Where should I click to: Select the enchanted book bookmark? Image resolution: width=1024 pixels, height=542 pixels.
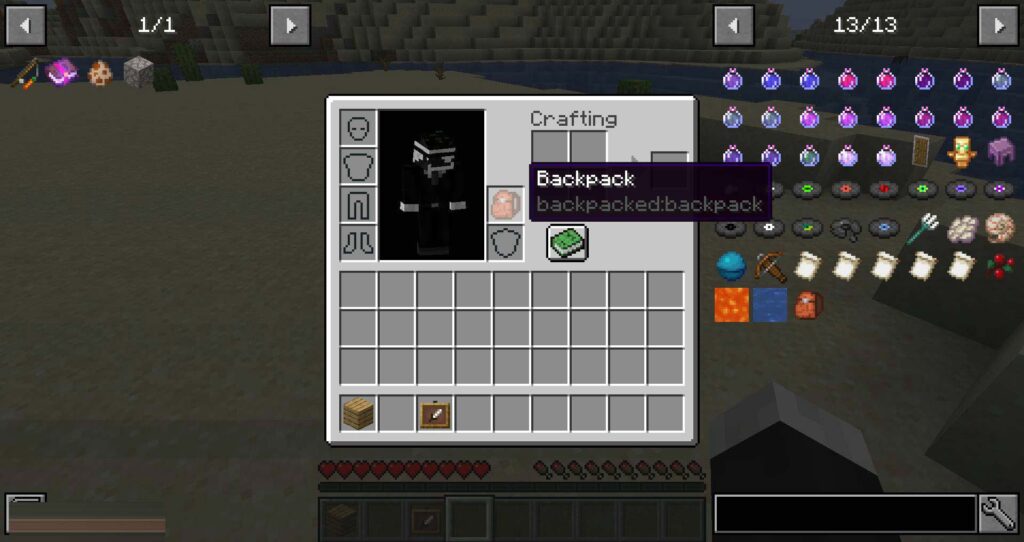point(62,72)
